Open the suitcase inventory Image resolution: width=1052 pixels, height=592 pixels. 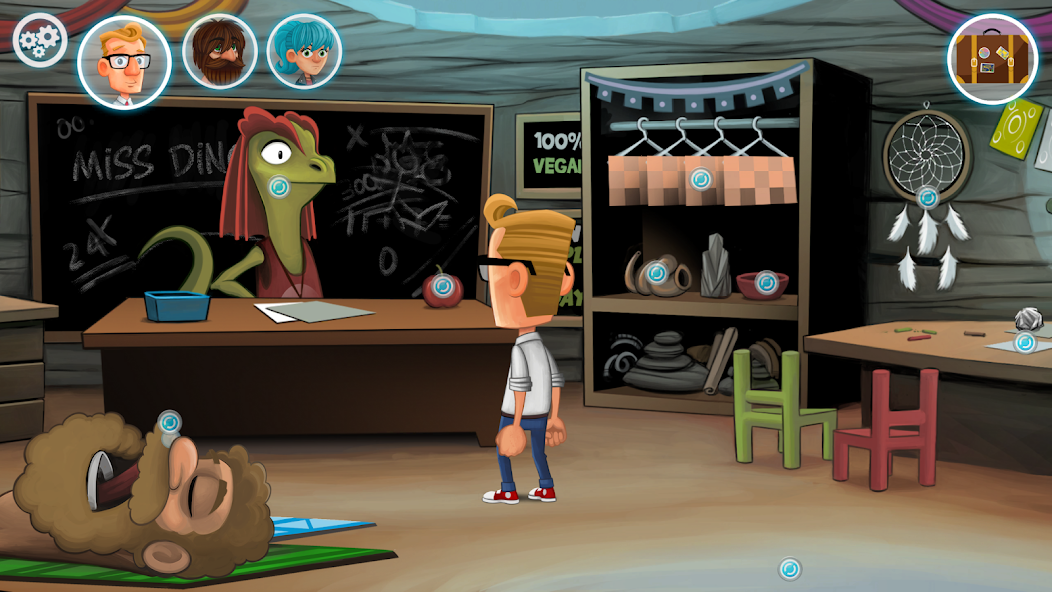tap(992, 59)
